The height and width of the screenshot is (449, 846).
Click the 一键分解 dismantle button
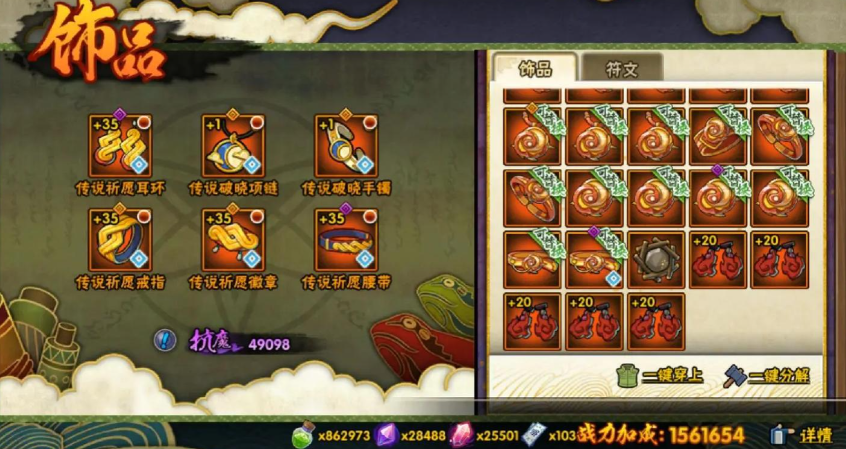[x=770, y=376]
